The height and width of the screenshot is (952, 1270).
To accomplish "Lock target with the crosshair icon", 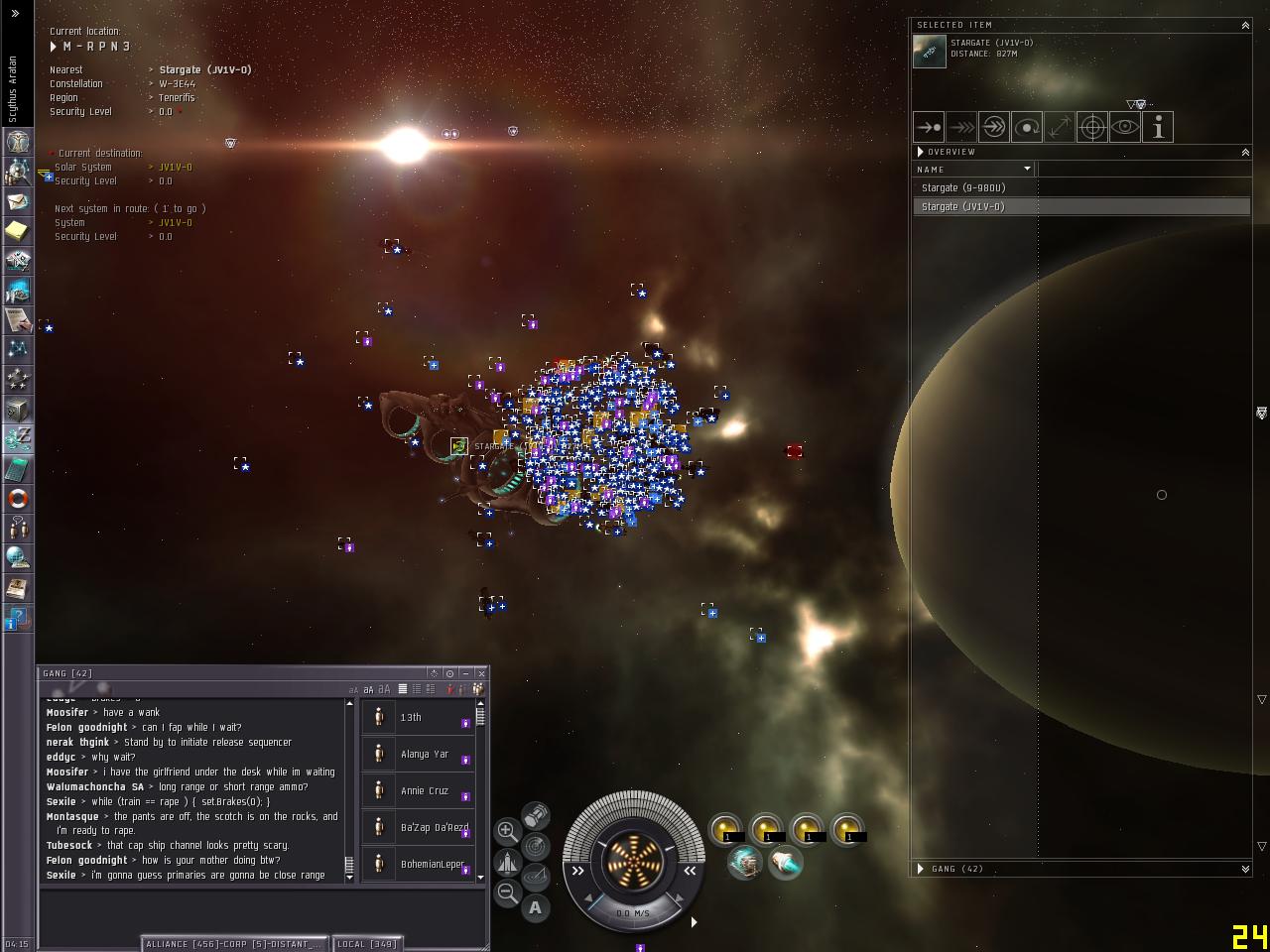I will 1092,127.
